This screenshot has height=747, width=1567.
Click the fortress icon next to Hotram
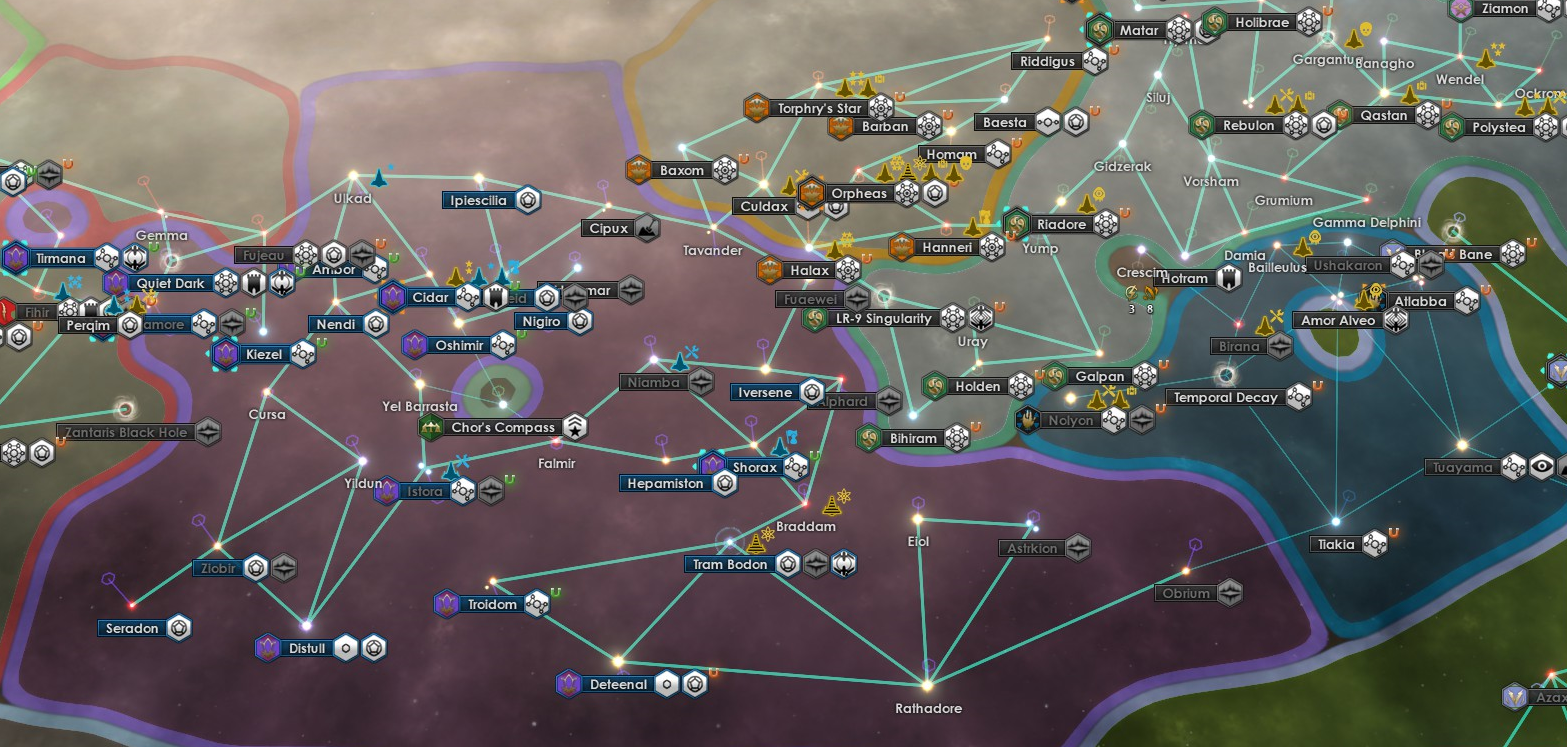click(x=1229, y=279)
